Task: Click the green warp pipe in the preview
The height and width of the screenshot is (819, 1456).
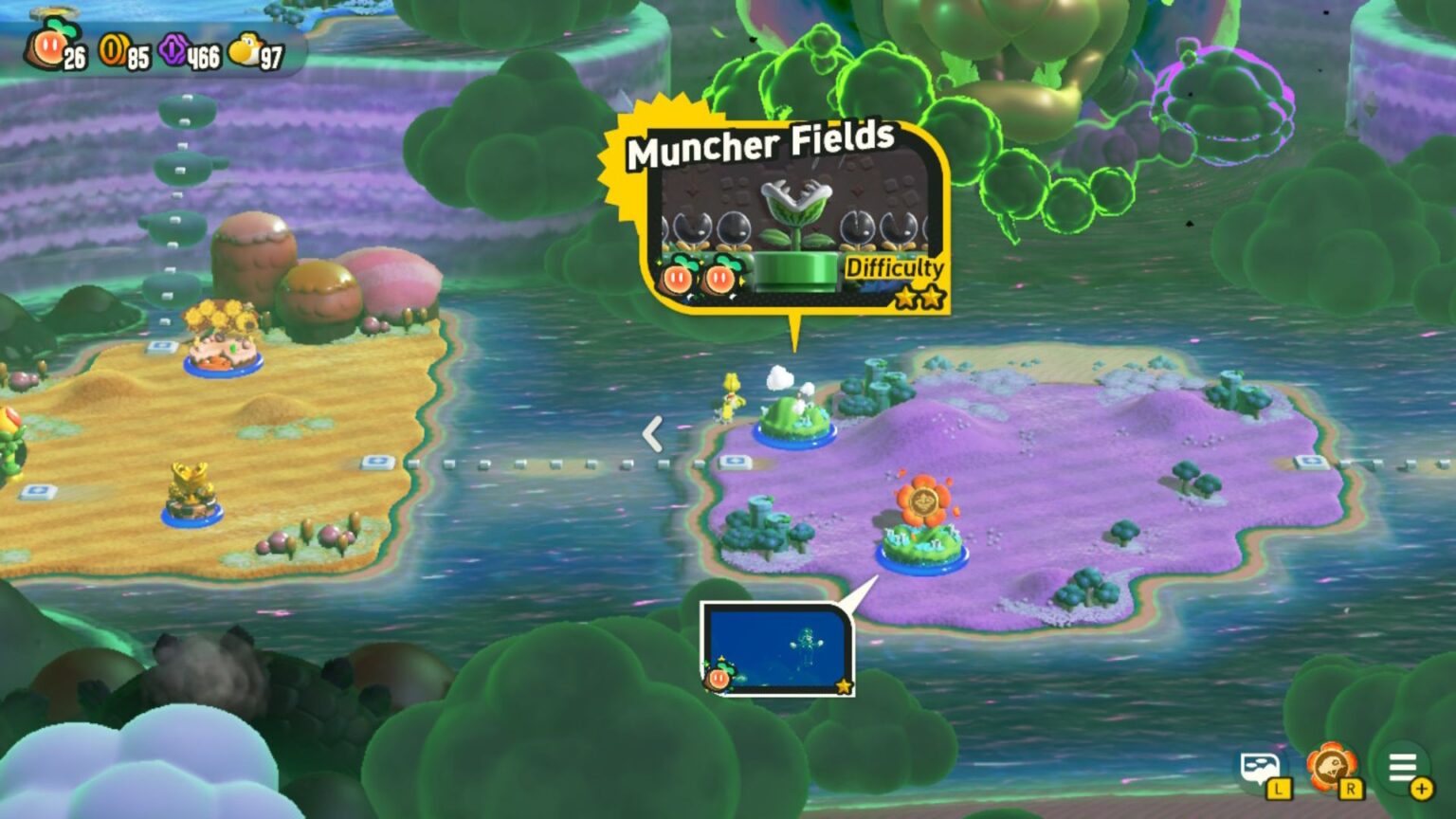Action: click(x=796, y=270)
